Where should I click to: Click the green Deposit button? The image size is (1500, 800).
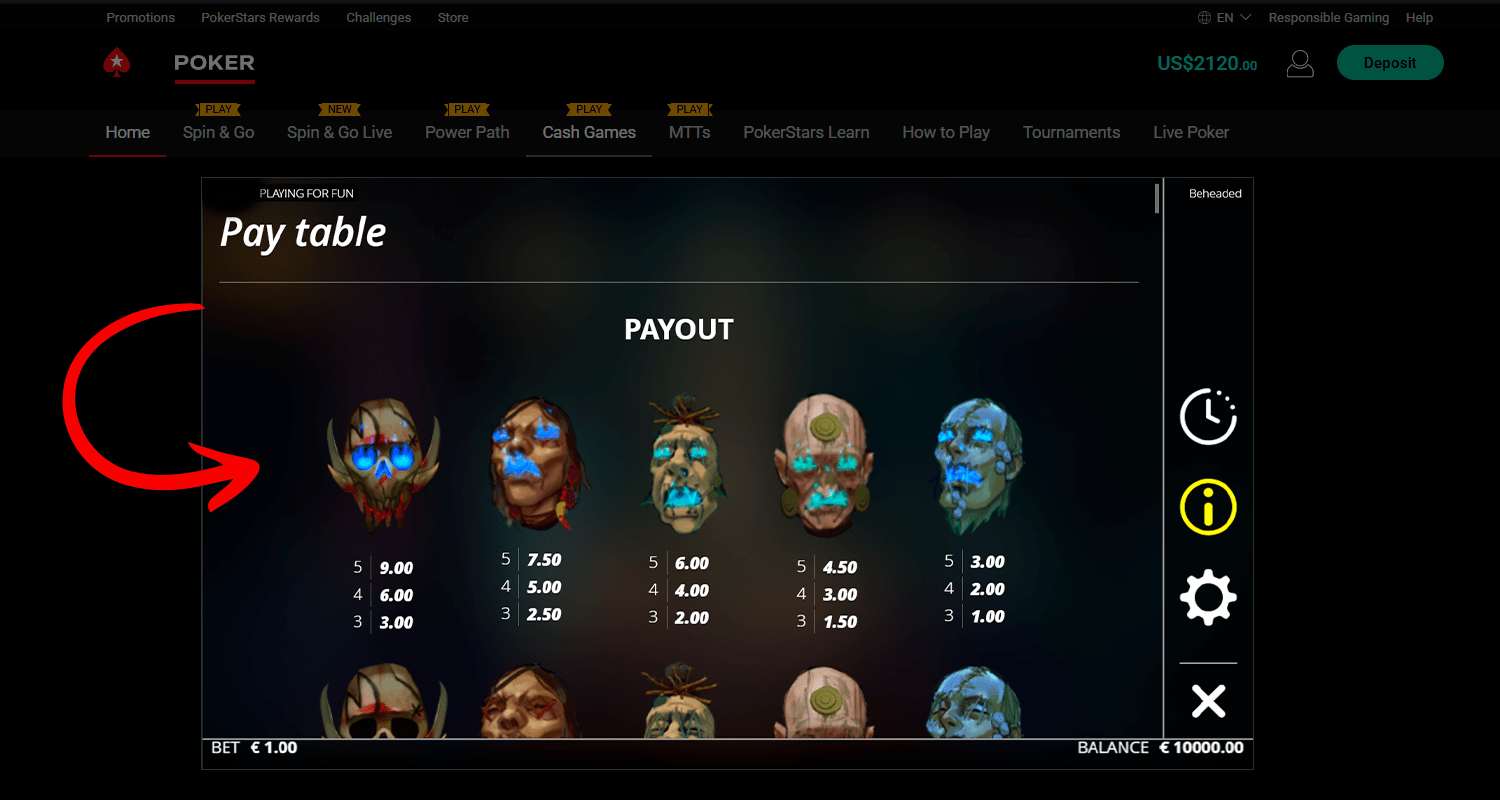(x=1389, y=63)
